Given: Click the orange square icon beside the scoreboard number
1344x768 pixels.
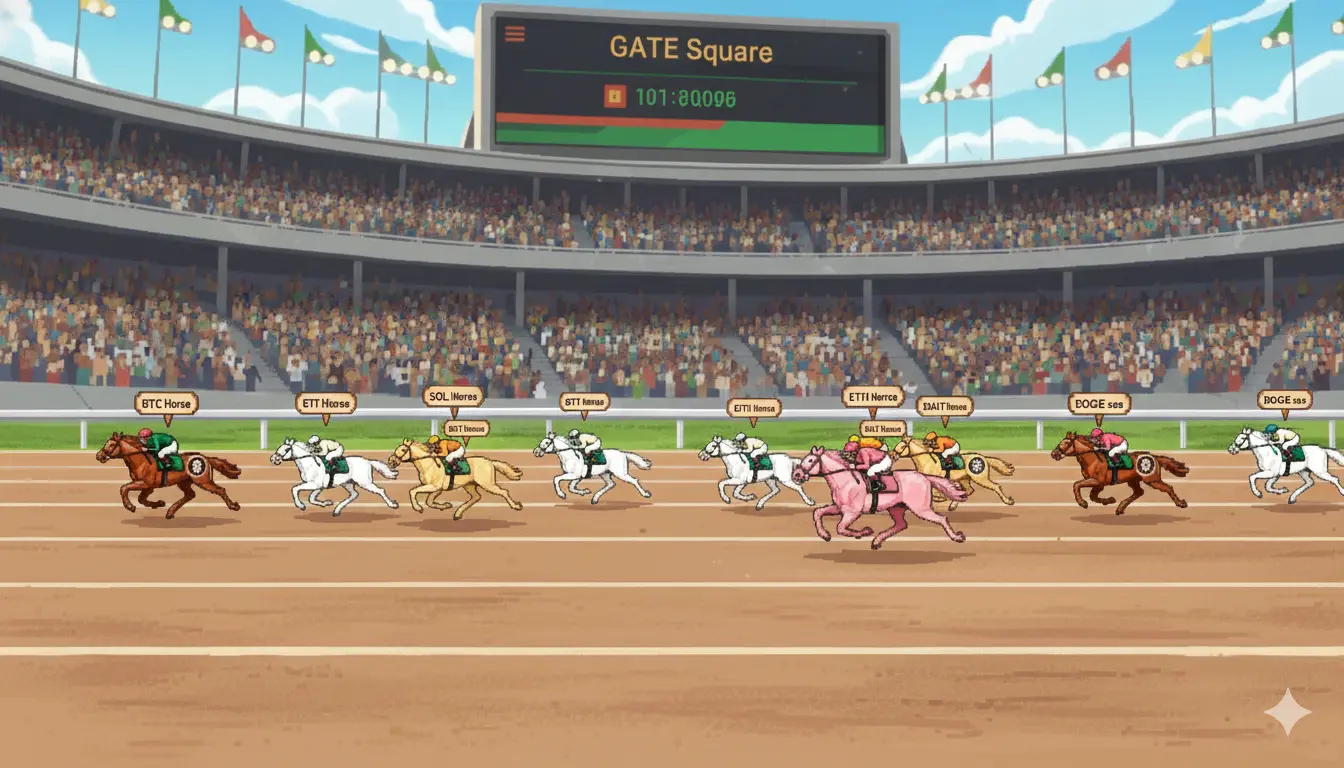Looking at the screenshot, I should pos(614,96).
